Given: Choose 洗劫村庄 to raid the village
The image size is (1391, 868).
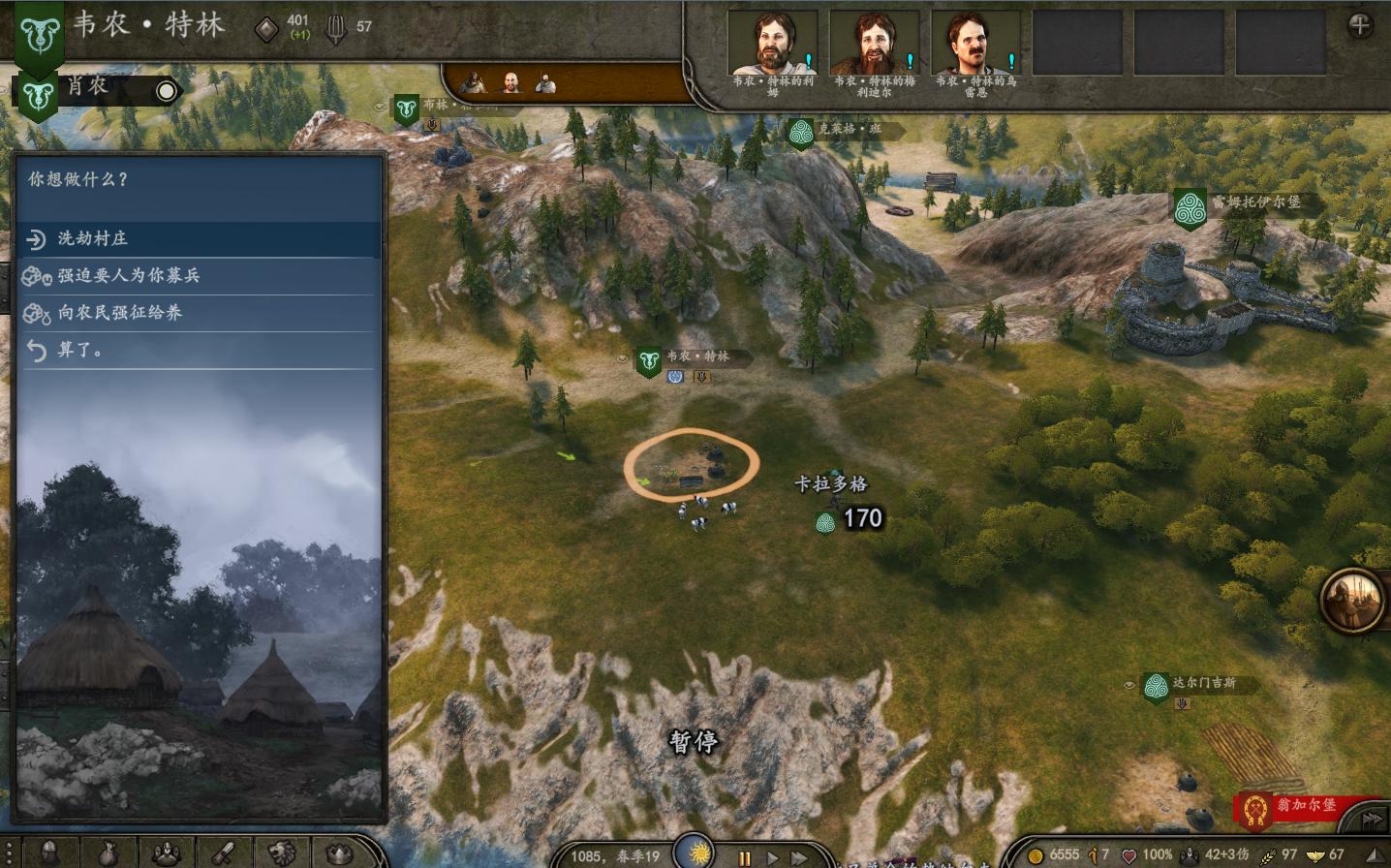Looking at the screenshot, I should (92, 238).
